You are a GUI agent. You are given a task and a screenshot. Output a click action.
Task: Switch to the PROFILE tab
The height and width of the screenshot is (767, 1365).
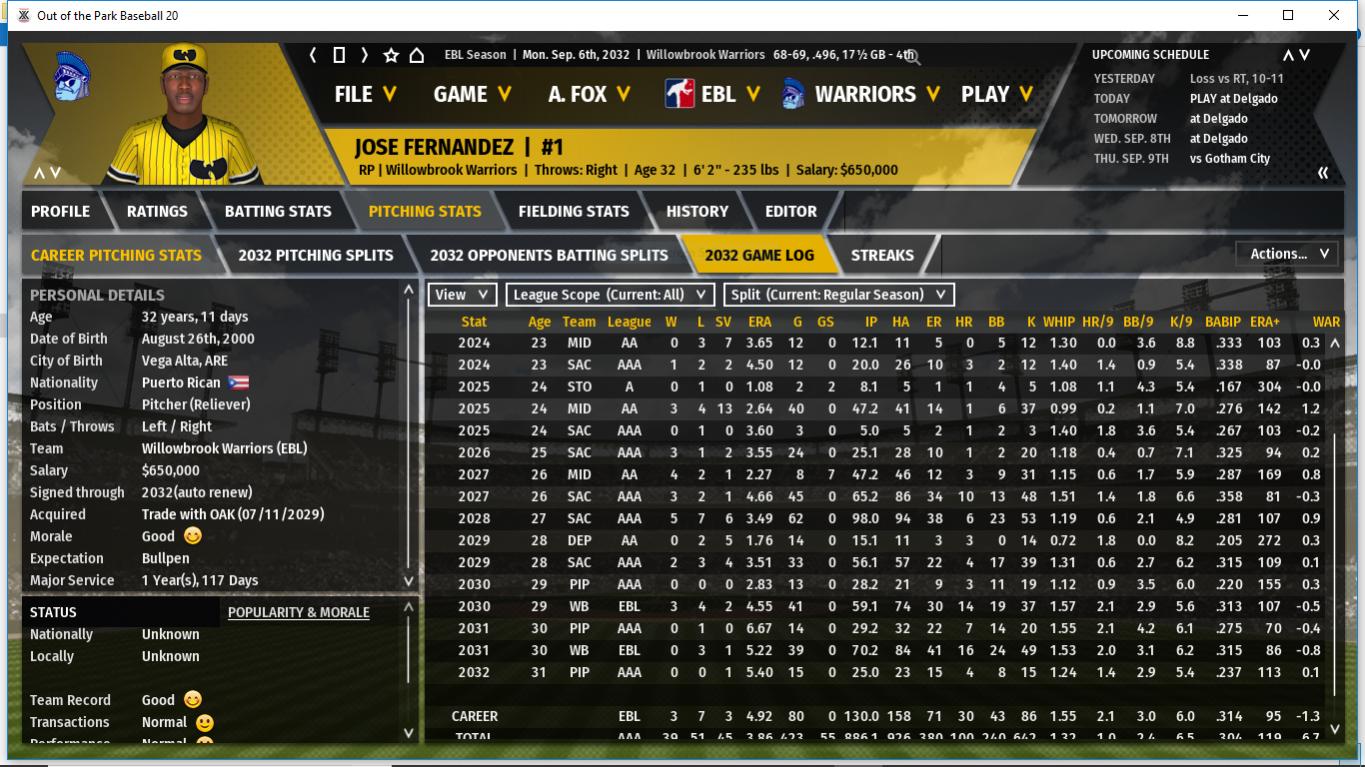point(60,211)
